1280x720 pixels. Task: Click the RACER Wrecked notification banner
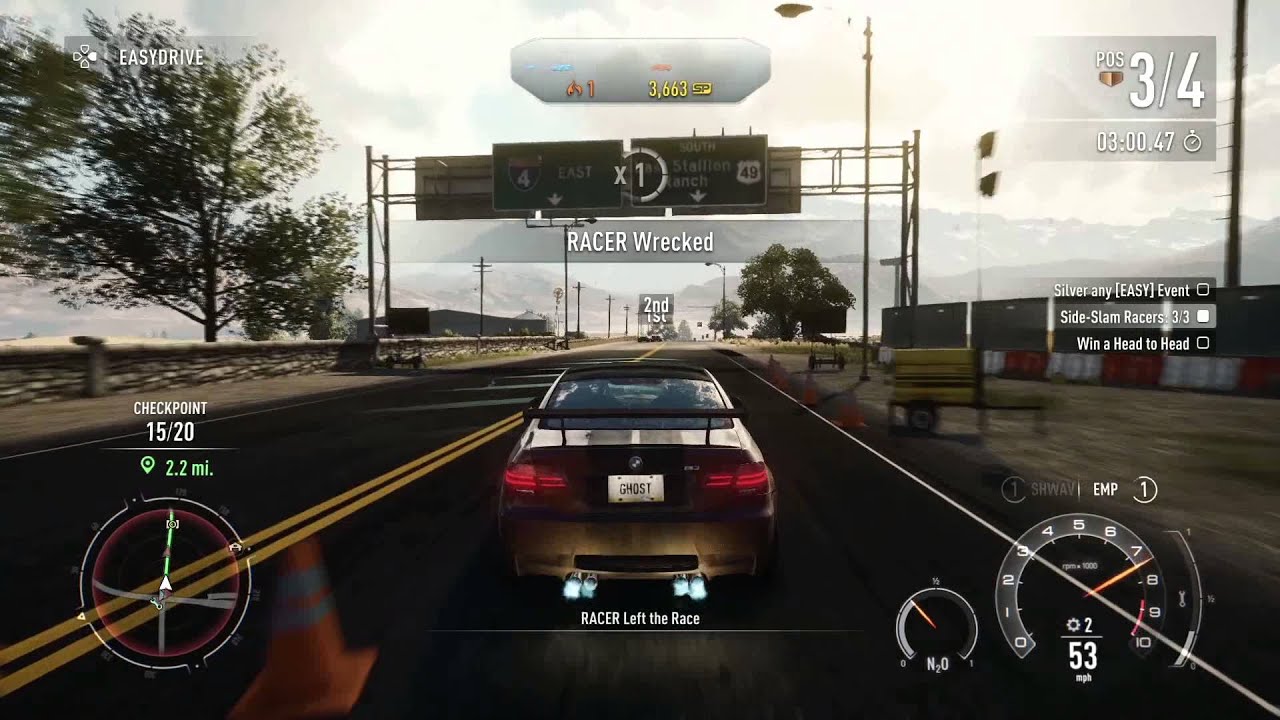tap(638, 242)
